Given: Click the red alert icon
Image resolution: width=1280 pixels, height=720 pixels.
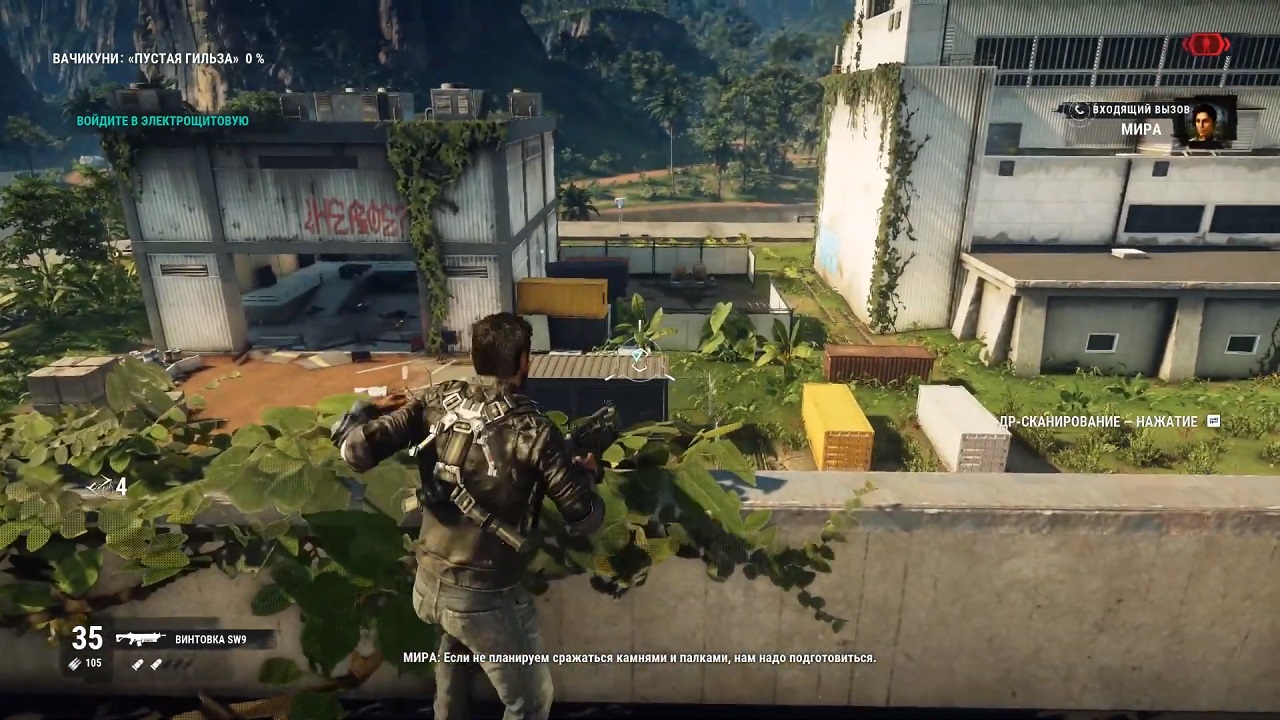Looking at the screenshot, I should tap(1206, 44).
